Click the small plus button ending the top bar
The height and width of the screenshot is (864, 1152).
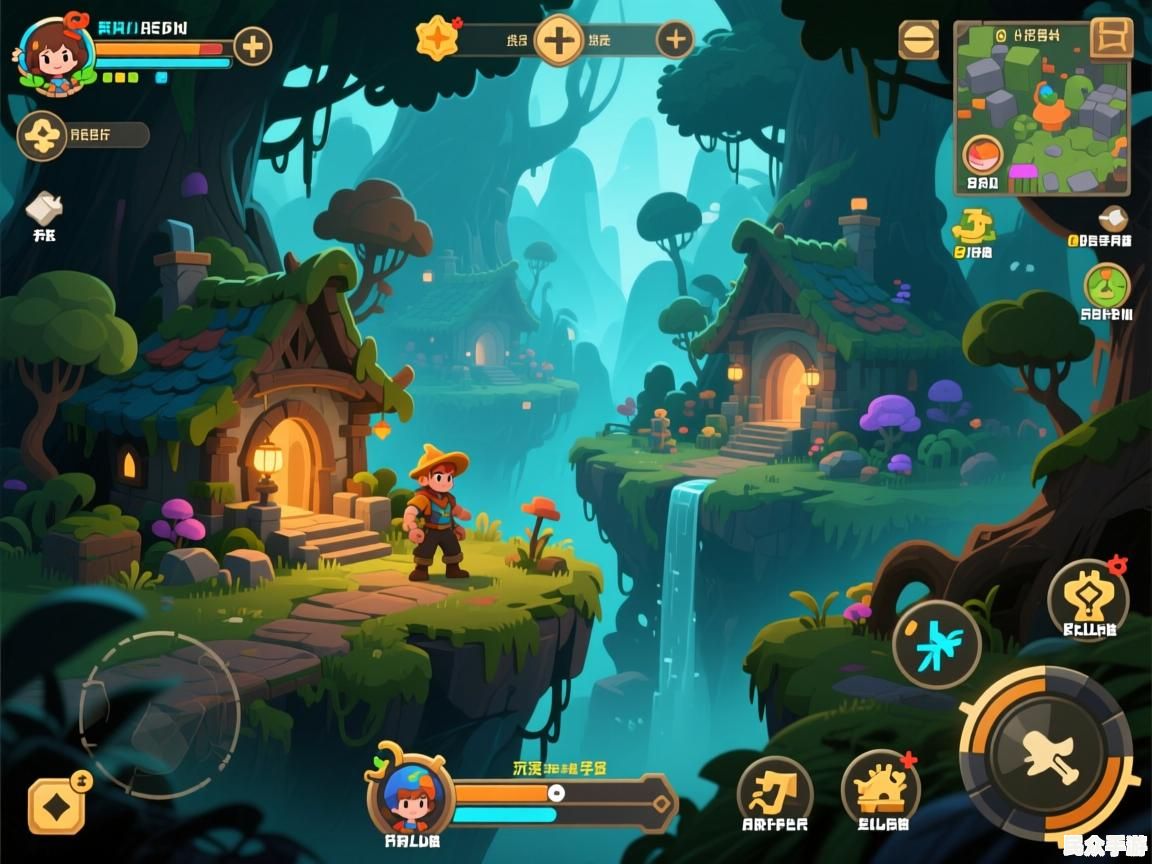676,40
